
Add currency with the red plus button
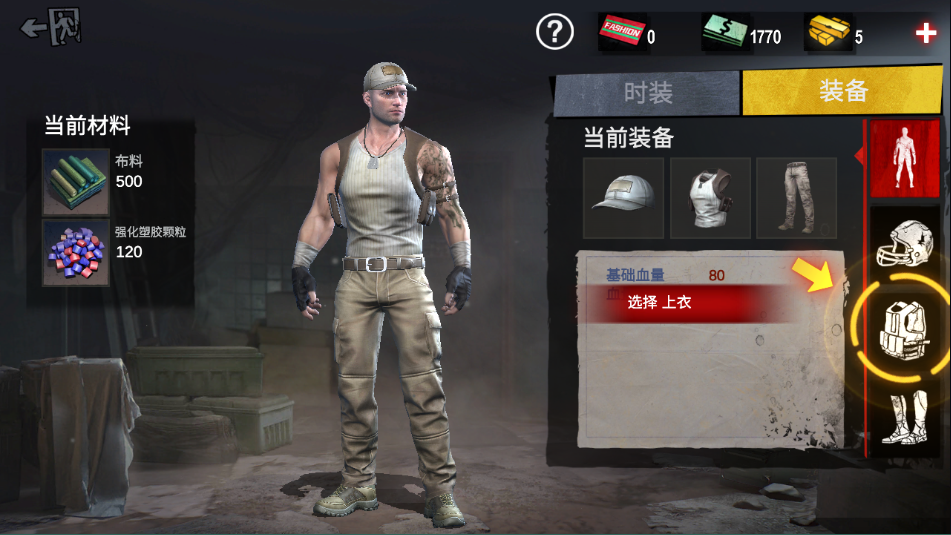pos(925,33)
